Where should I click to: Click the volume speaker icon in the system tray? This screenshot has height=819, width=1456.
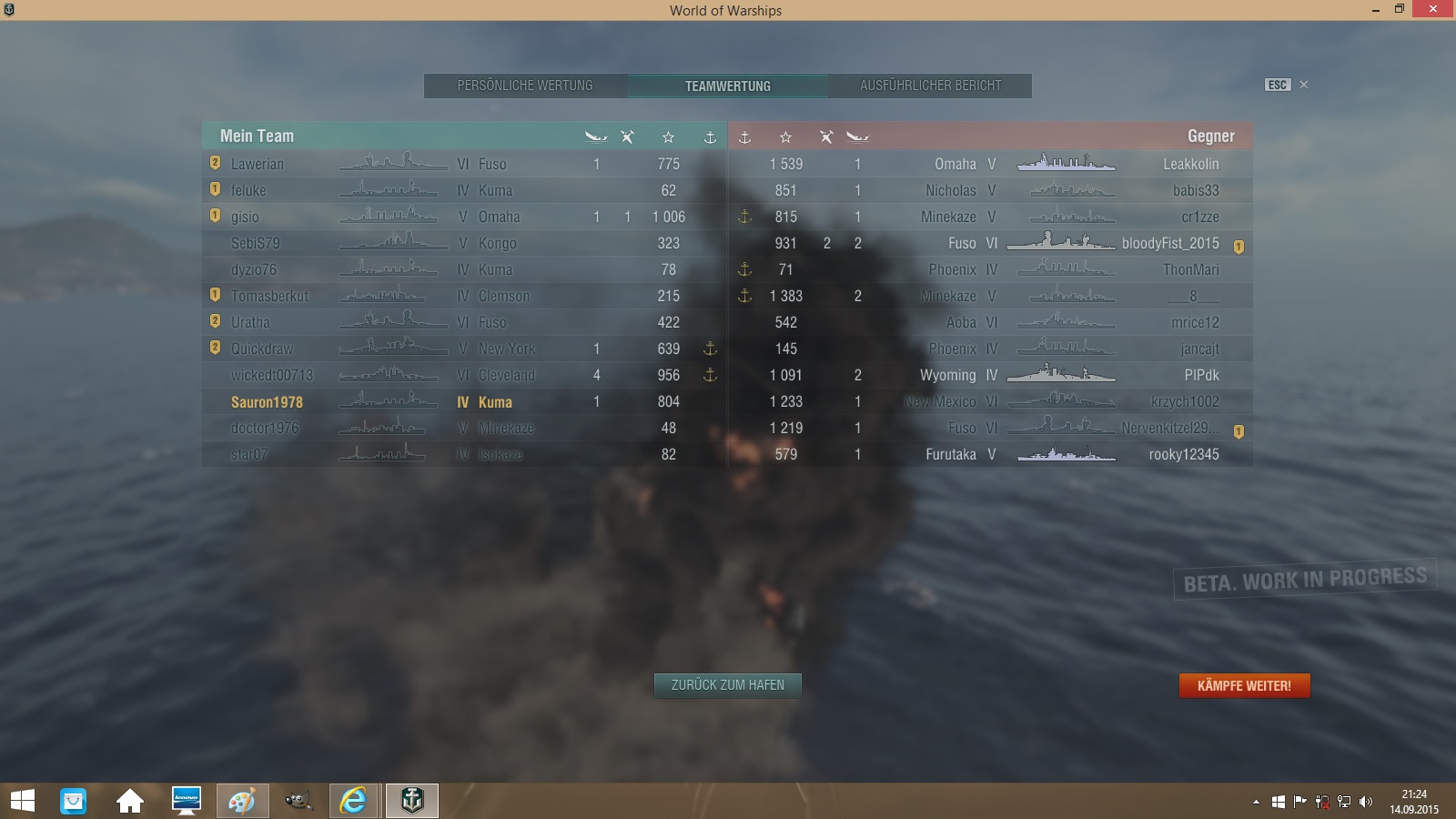pyautogui.click(x=1367, y=802)
